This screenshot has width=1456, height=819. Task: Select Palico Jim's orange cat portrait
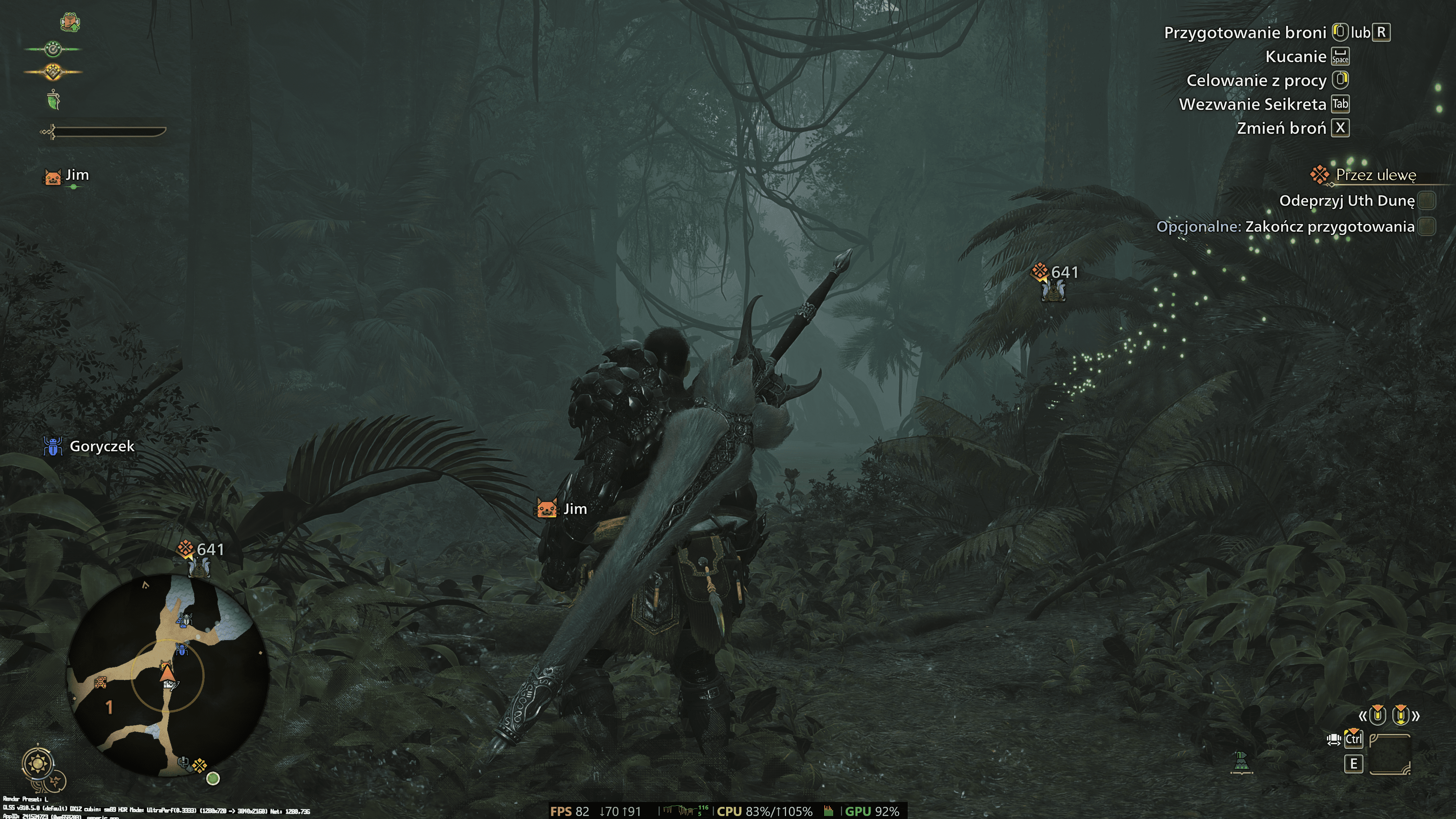53,176
